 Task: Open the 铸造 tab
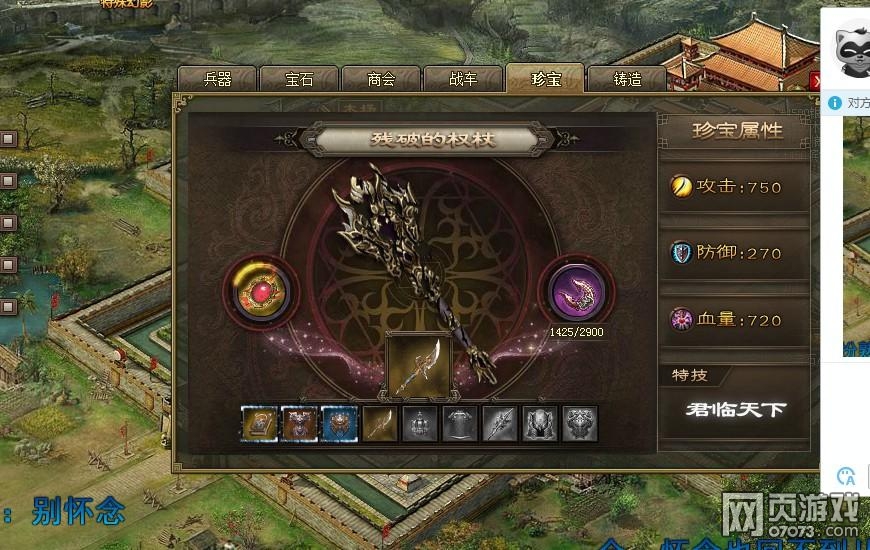click(x=627, y=80)
